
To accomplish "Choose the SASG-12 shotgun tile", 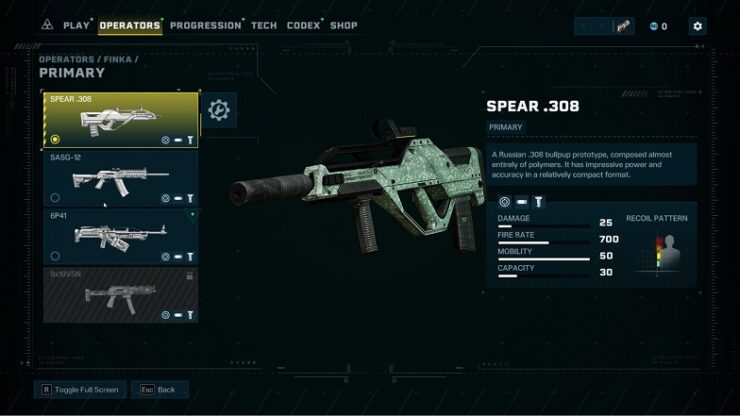I will click(120, 178).
